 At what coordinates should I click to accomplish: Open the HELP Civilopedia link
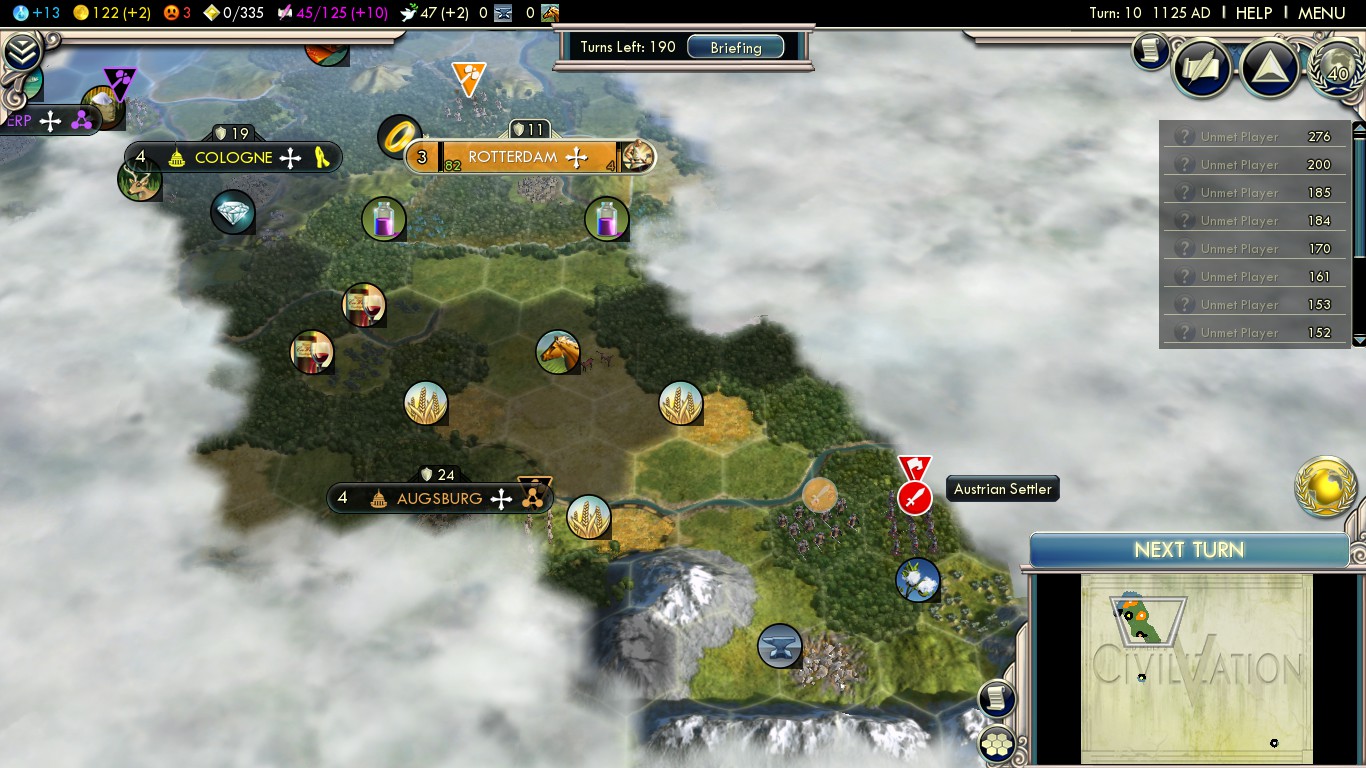pyautogui.click(x=1253, y=13)
